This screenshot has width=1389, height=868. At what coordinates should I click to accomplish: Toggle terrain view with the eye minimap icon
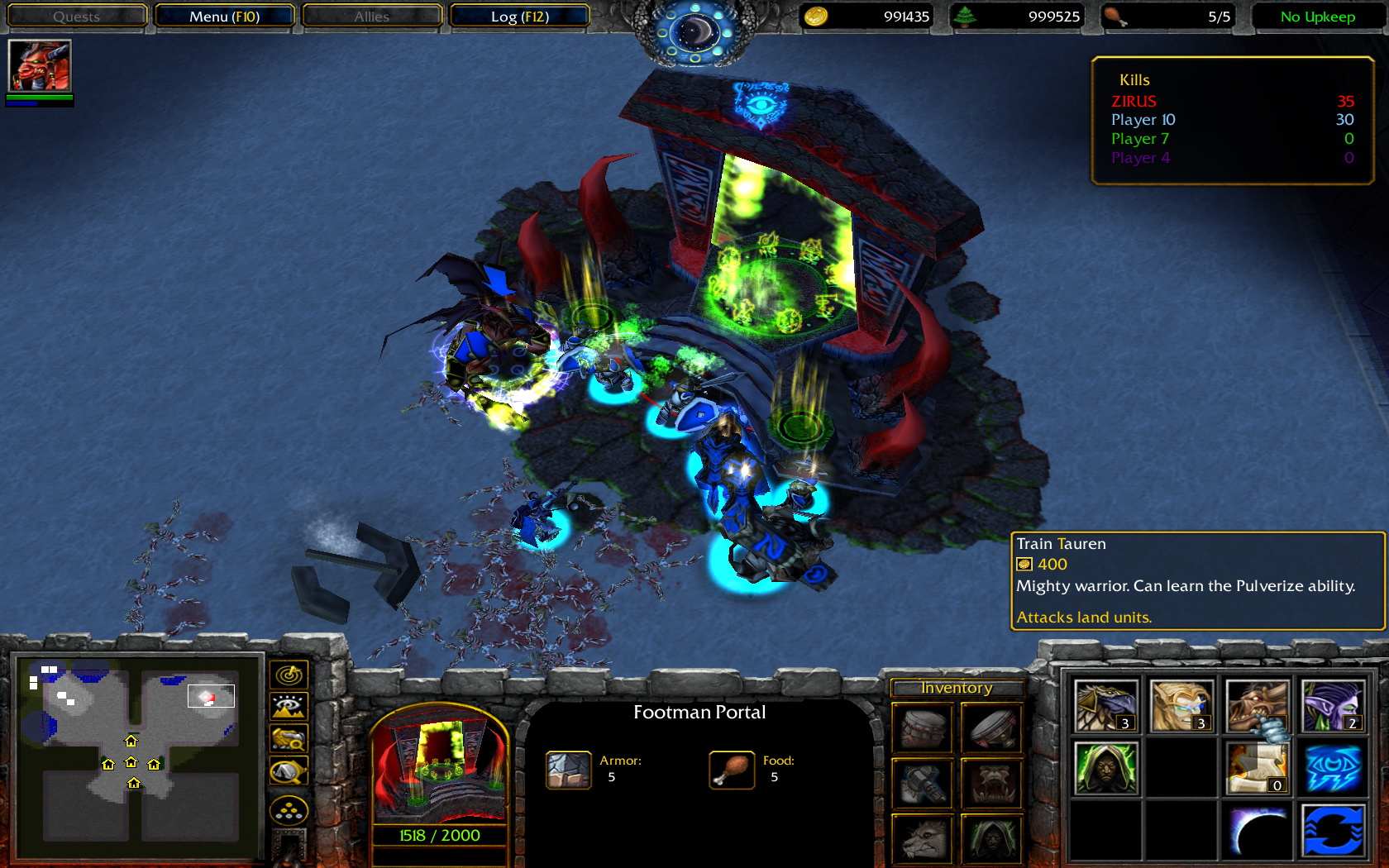pyautogui.click(x=289, y=704)
